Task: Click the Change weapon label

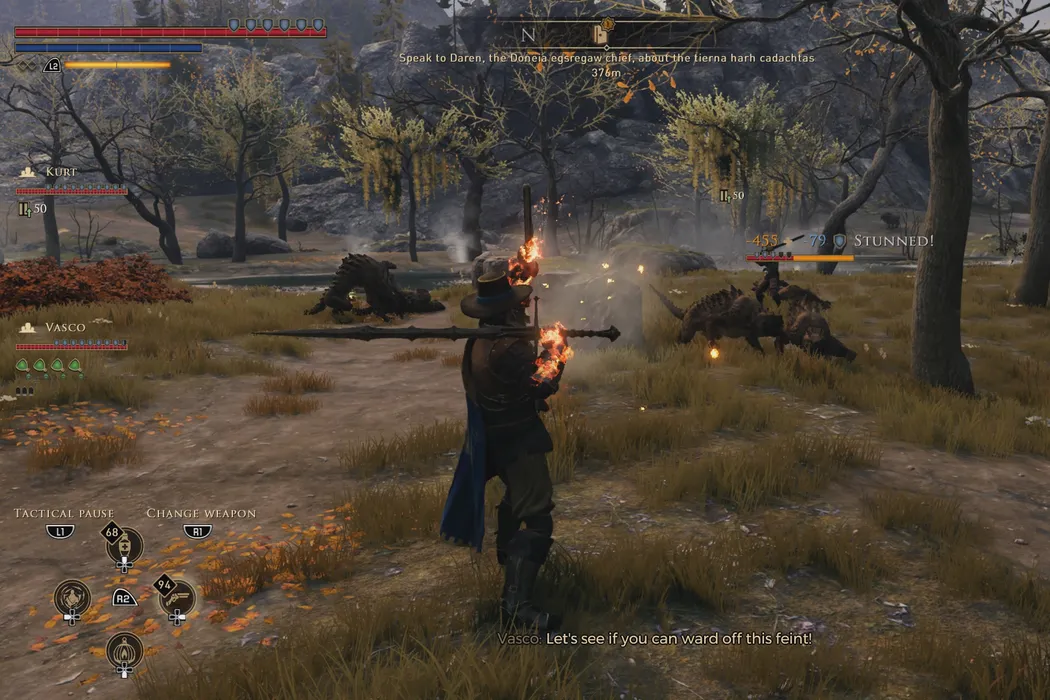Action: click(201, 513)
